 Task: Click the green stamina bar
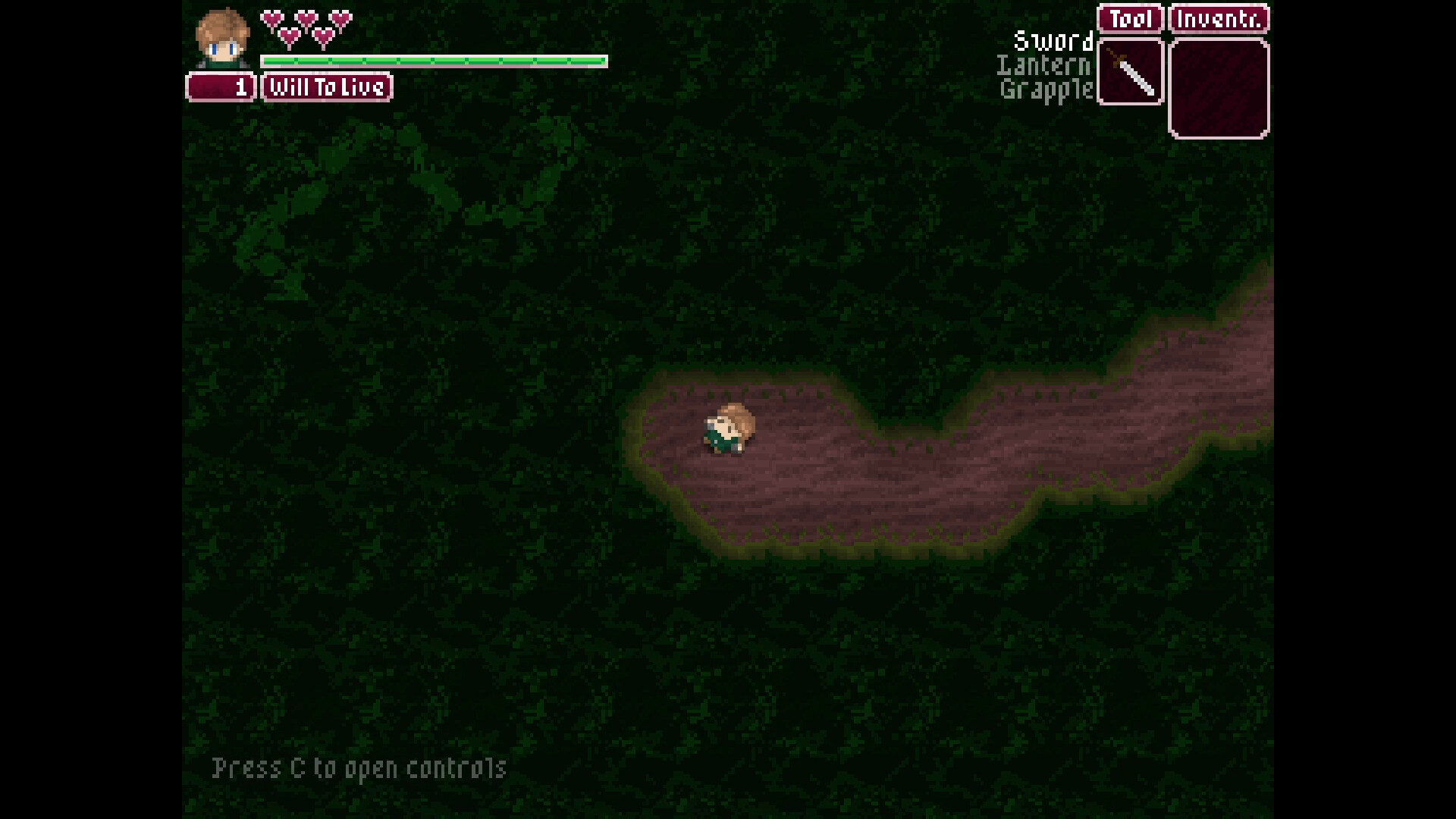pos(432,60)
